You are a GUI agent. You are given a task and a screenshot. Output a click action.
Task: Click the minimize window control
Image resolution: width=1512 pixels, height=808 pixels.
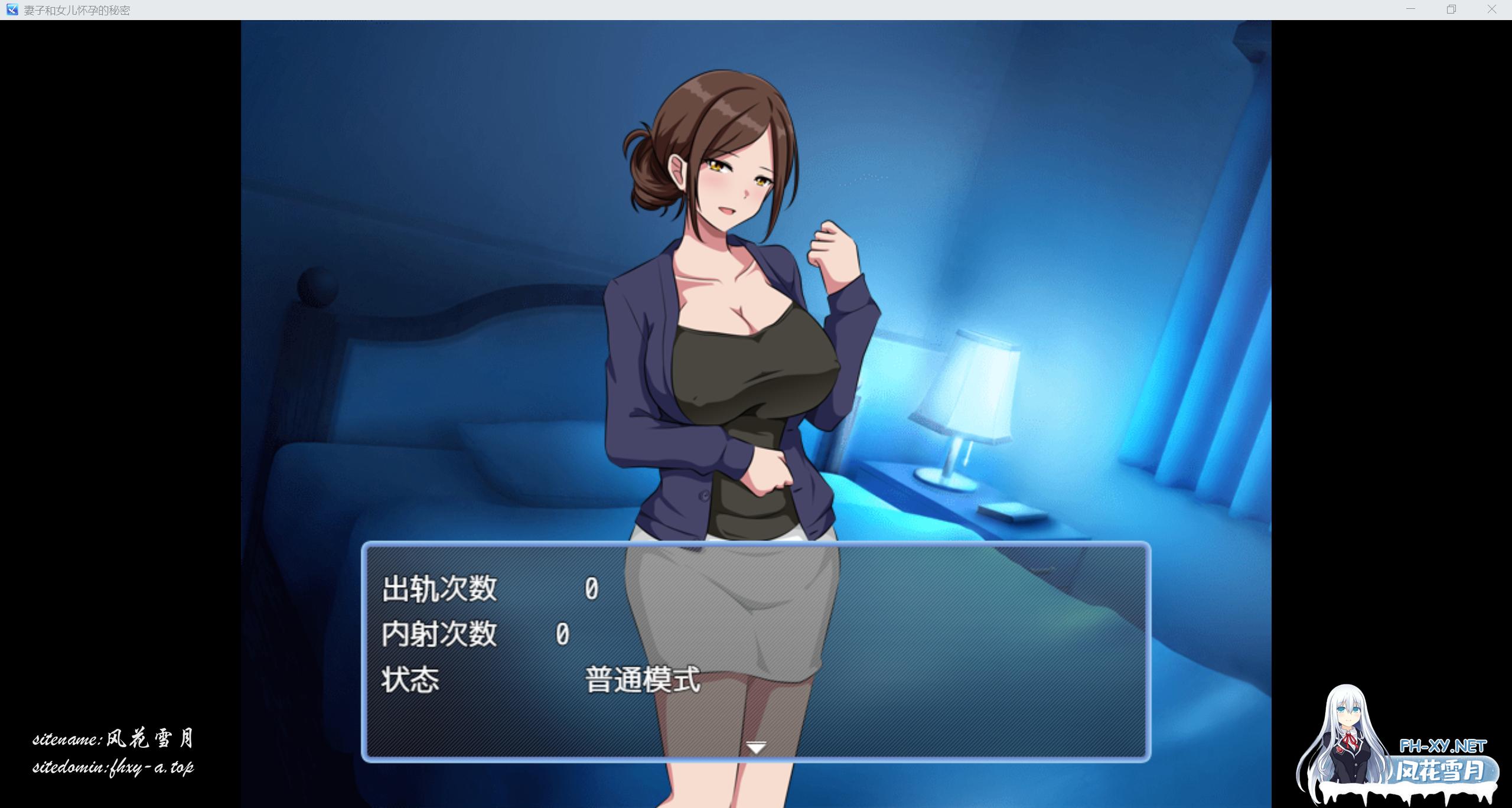pyautogui.click(x=1410, y=9)
